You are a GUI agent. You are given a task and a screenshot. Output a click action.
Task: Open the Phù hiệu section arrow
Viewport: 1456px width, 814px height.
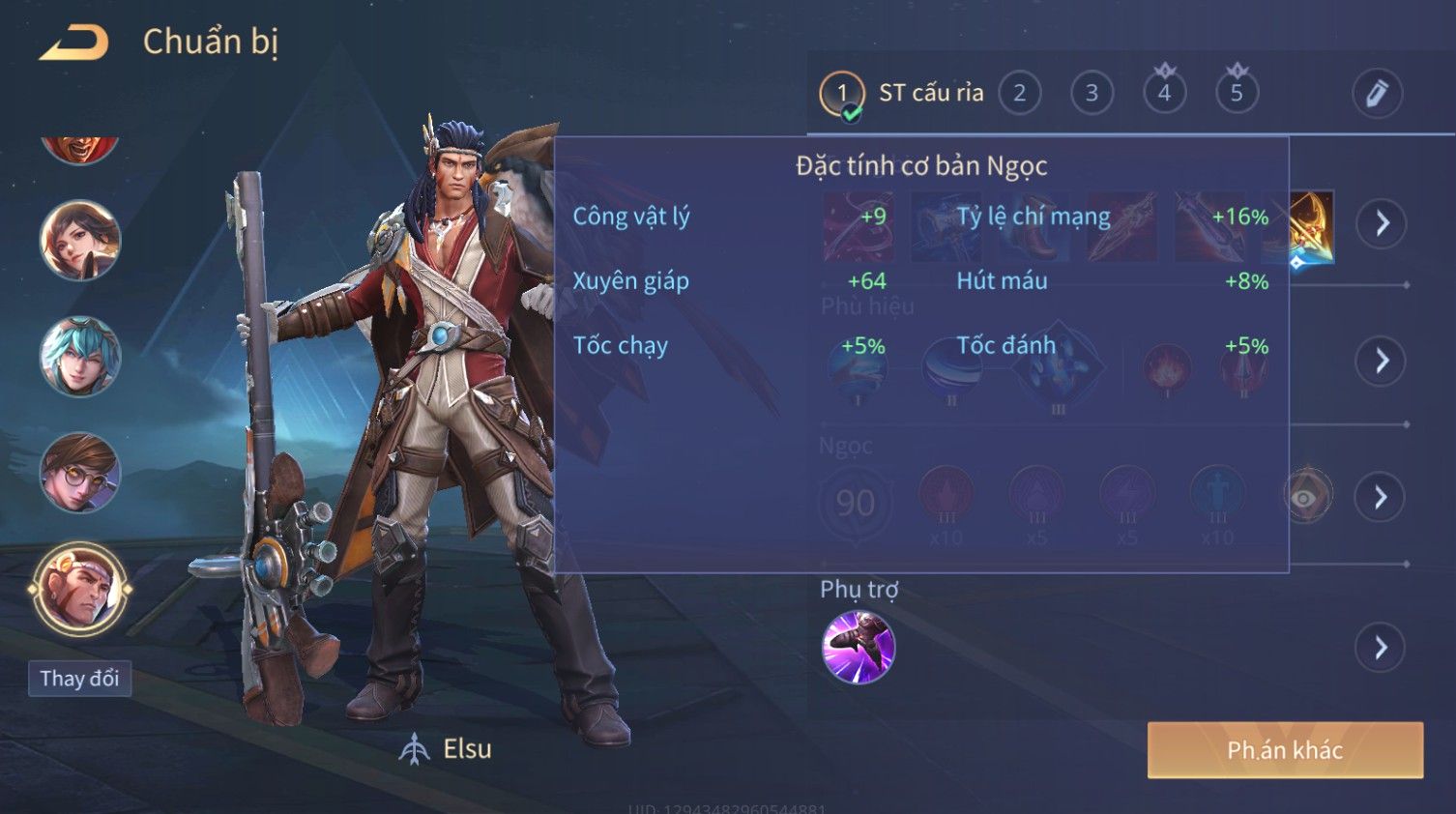click(x=1382, y=362)
